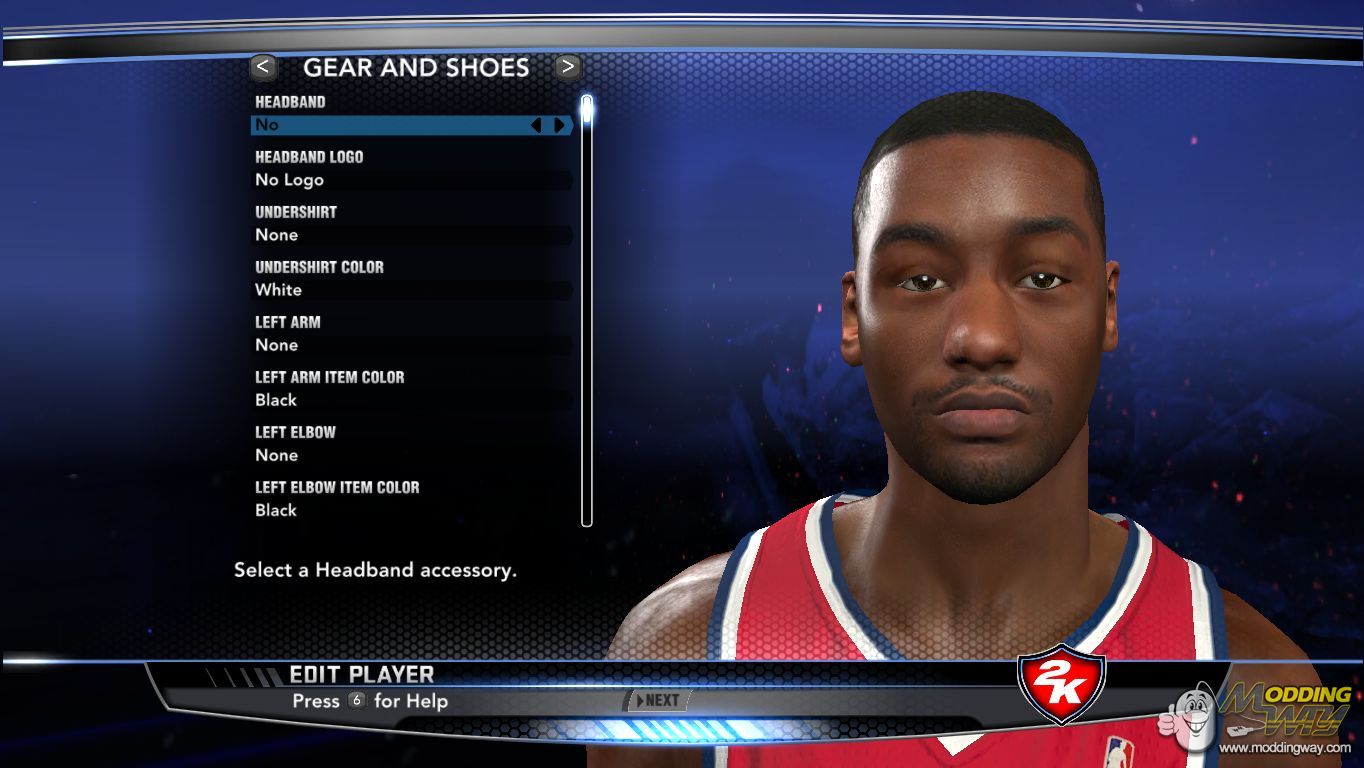Go to the previous category with left arrow
This screenshot has width=1364, height=768.
point(263,67)
